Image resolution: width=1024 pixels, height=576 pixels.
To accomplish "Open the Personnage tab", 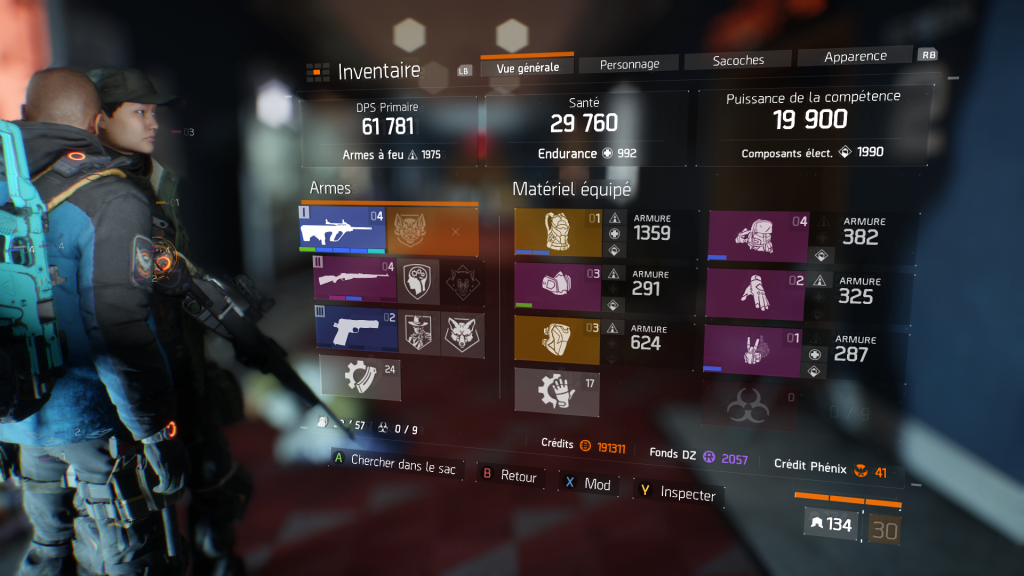I will point(629,64).
